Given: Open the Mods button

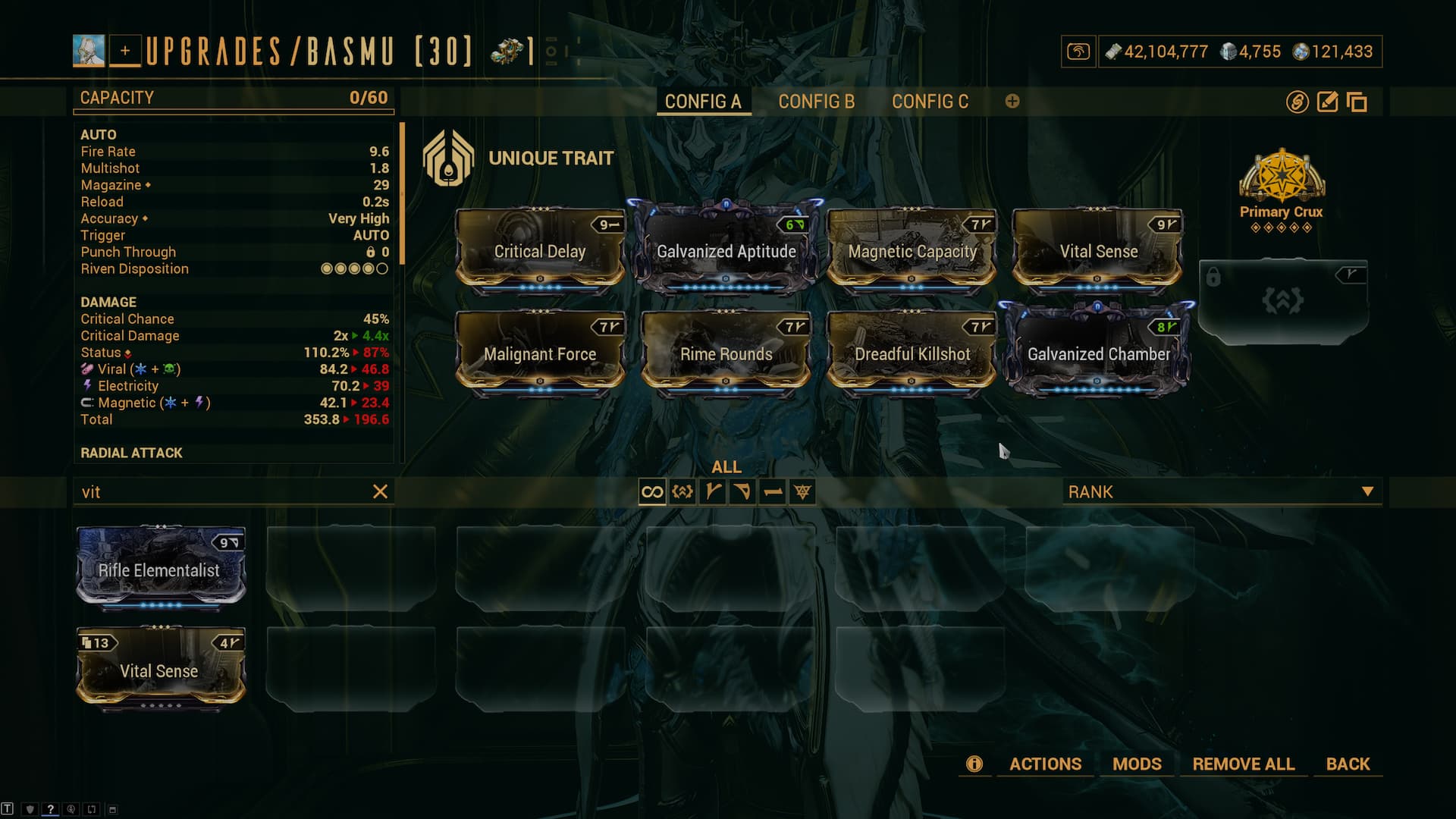Looking at the screenshot, I should (1137, 764).
